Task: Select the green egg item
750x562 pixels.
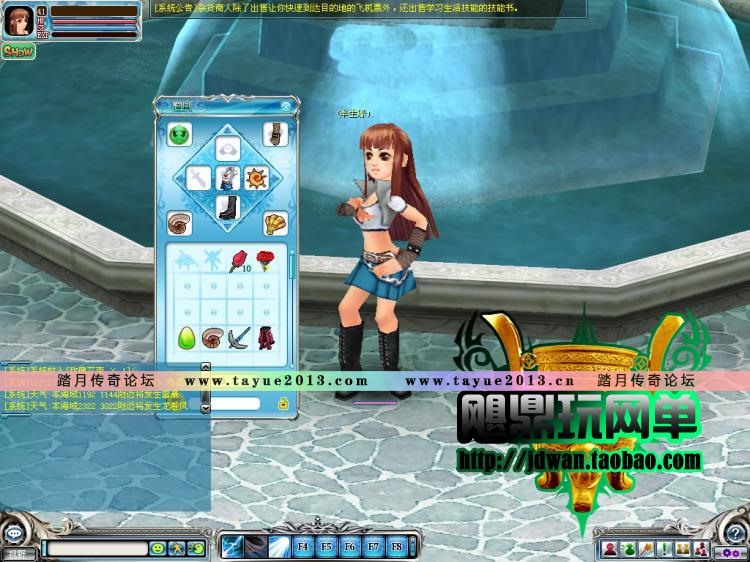Action: (186, 337)
